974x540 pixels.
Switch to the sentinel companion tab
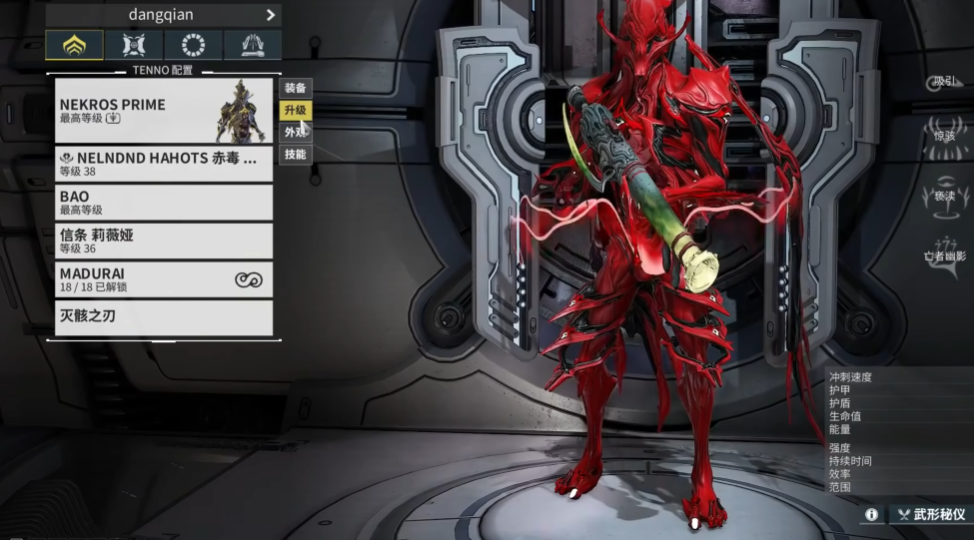(x=133, y=45)
